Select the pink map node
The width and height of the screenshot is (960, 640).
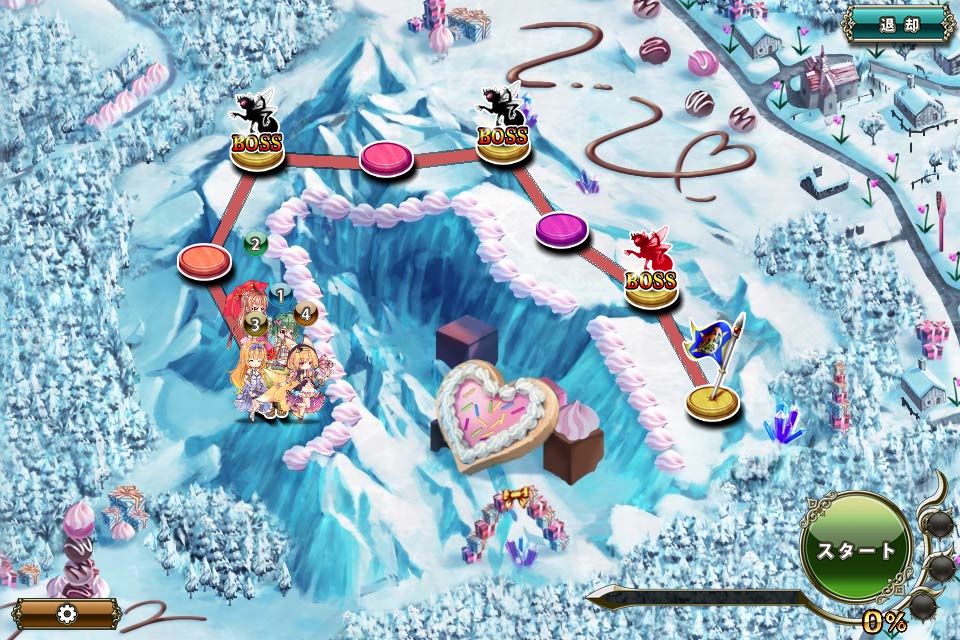386,158
